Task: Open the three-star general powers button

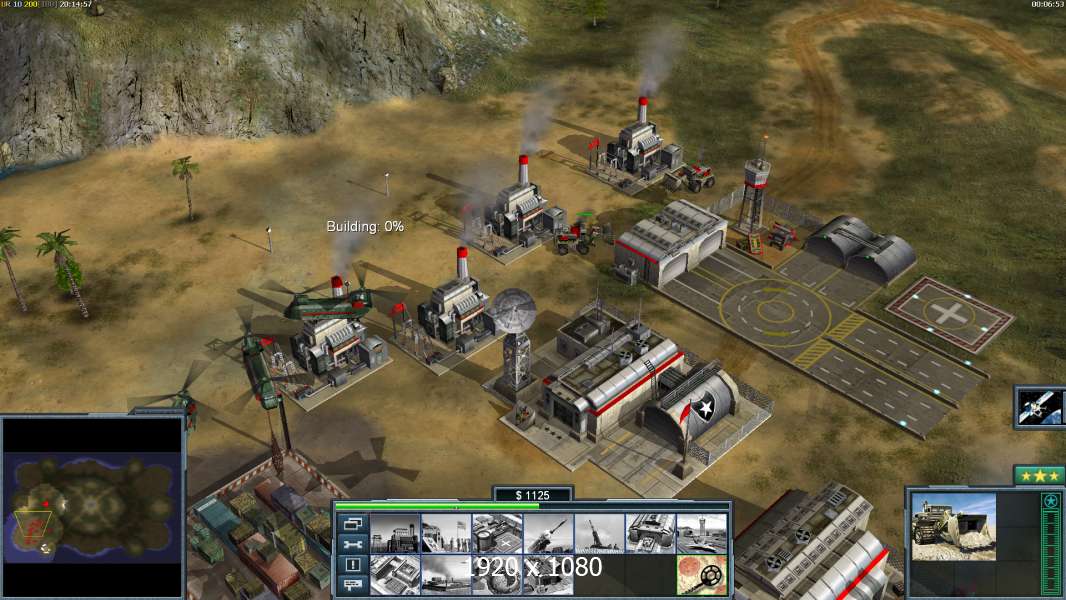Action: click(1039, 476)
